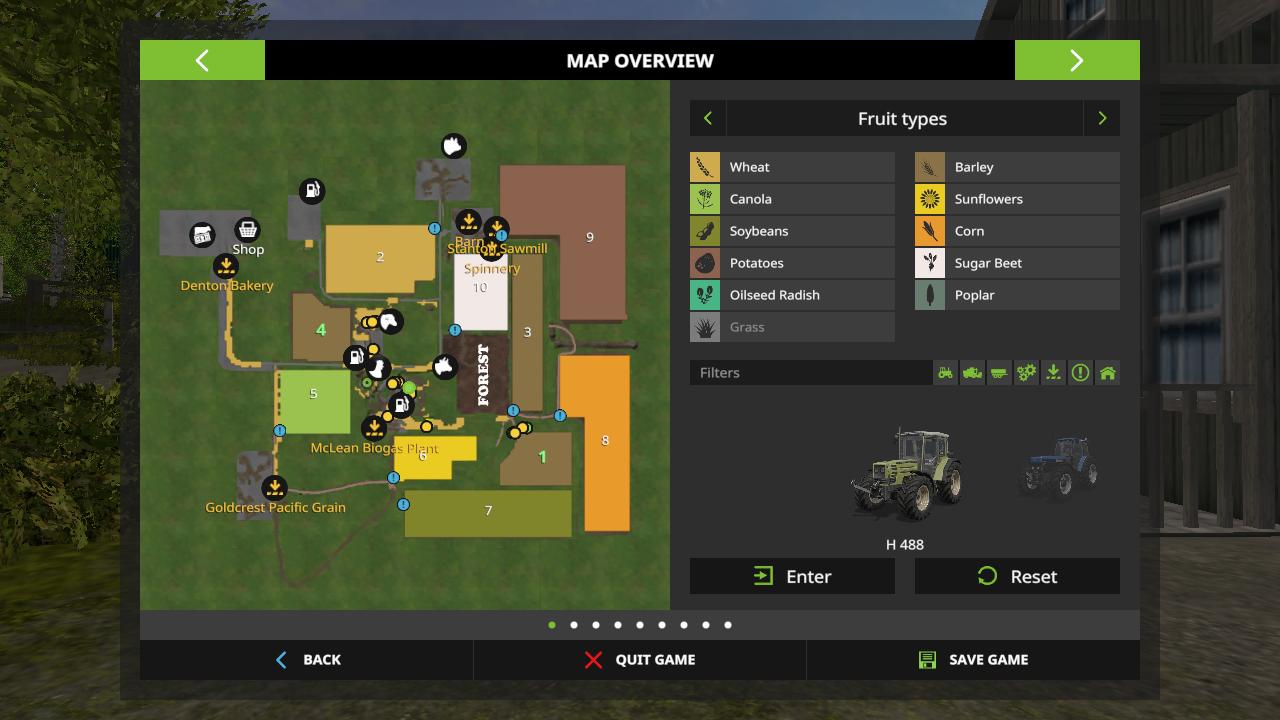Image resolution: width=1280 pixels, height=720 pixels.
Task: Toggle the trailer filter icon
Action: point(999,372)
